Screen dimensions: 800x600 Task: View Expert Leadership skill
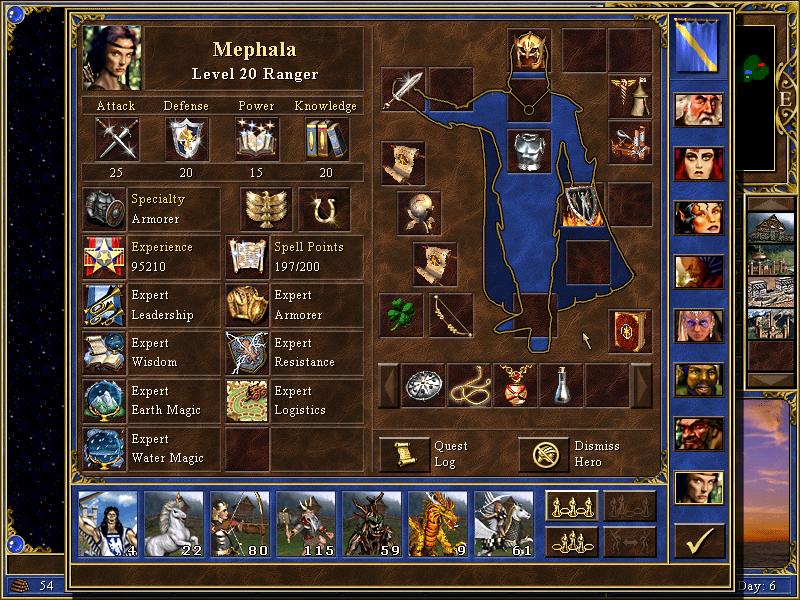tap(105, 305)
